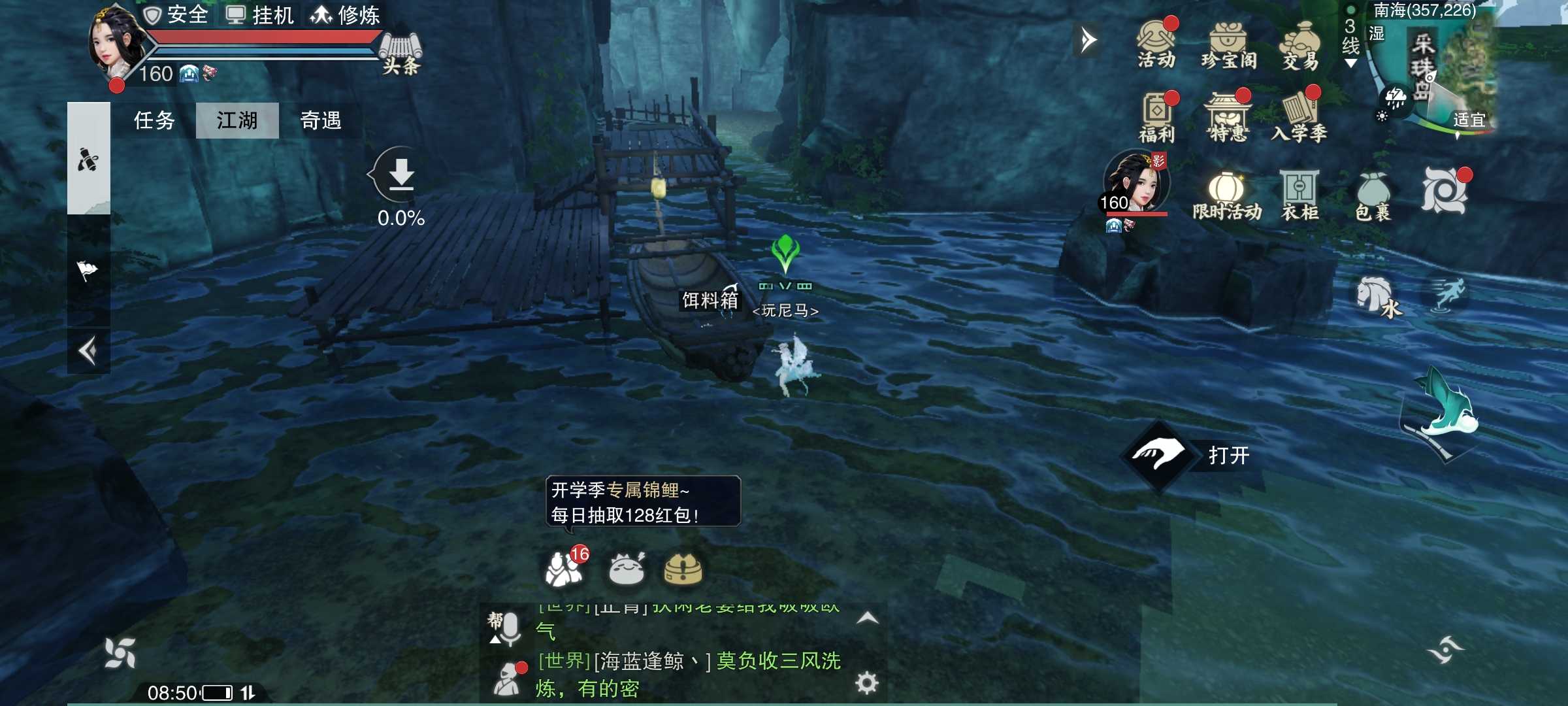Open the 衣柜 wardrobe
Image resolution: width=1568 pixels, height=706 pixels.
point(1299,195)
